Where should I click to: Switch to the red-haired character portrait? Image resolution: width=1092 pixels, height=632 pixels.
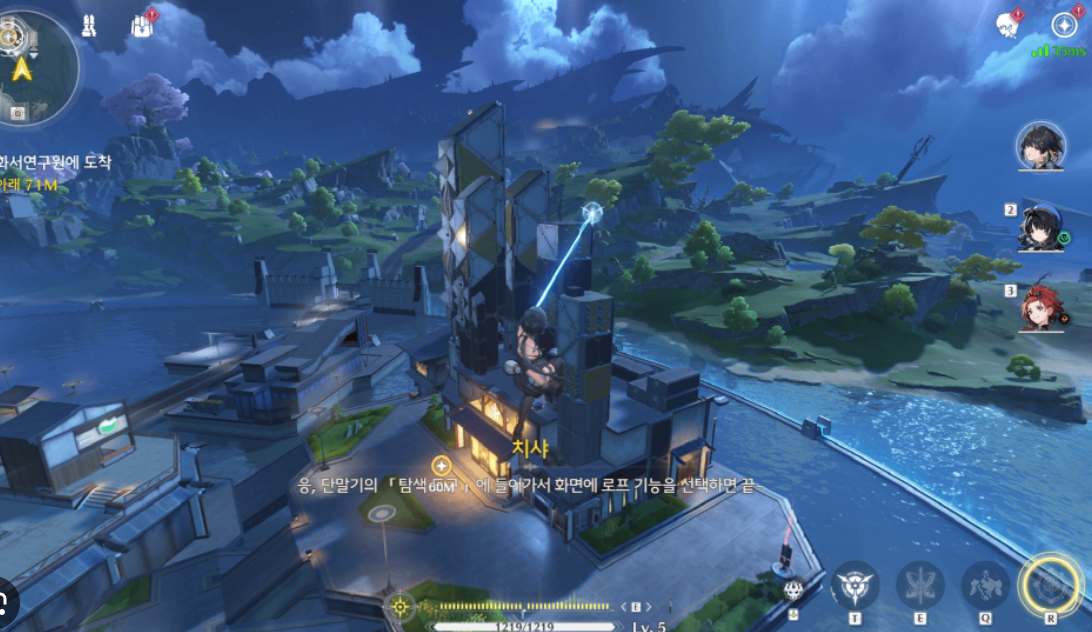pos(1039,308)
